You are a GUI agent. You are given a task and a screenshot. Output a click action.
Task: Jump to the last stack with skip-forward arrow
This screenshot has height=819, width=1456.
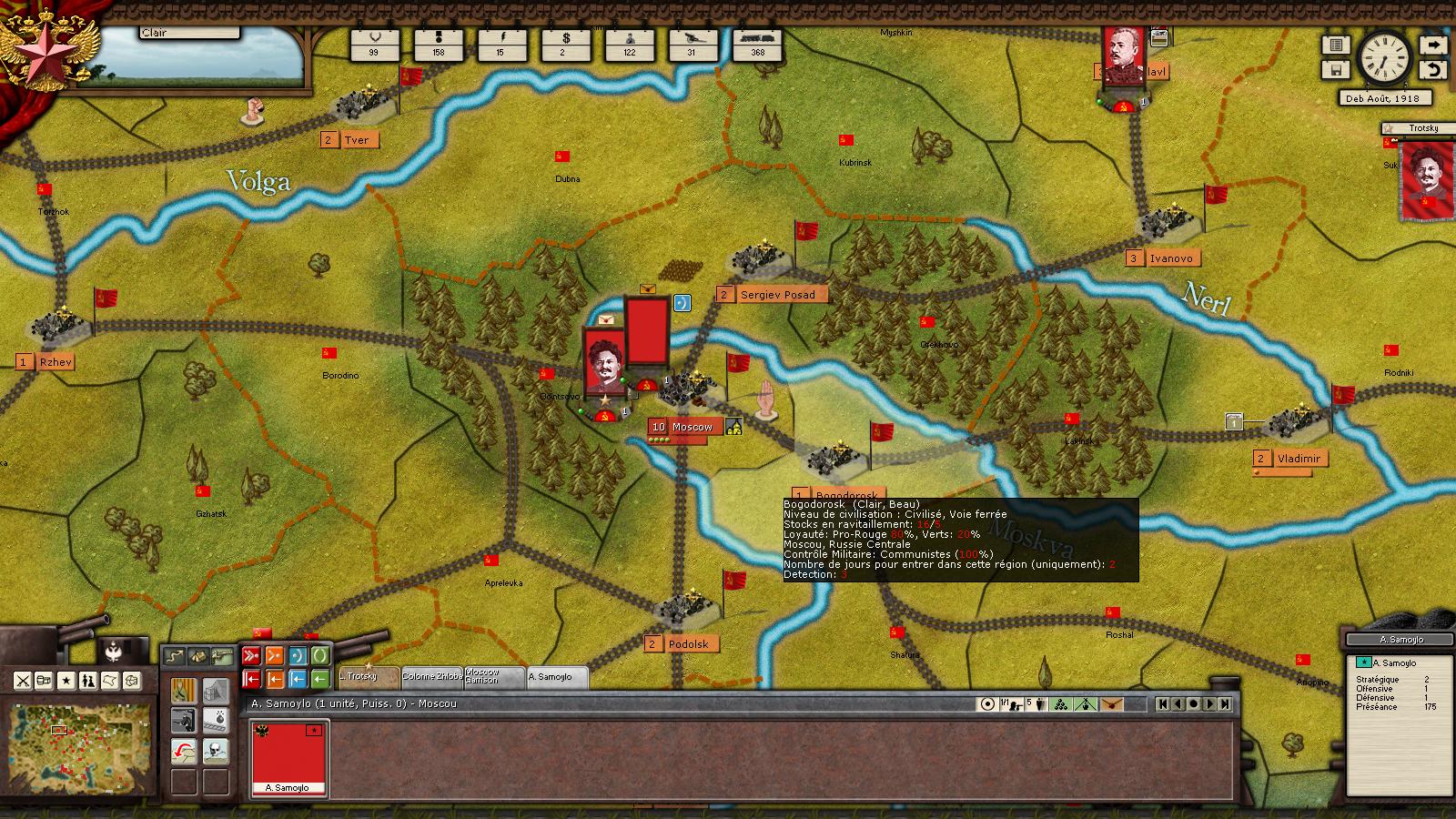coord(1225,703)
